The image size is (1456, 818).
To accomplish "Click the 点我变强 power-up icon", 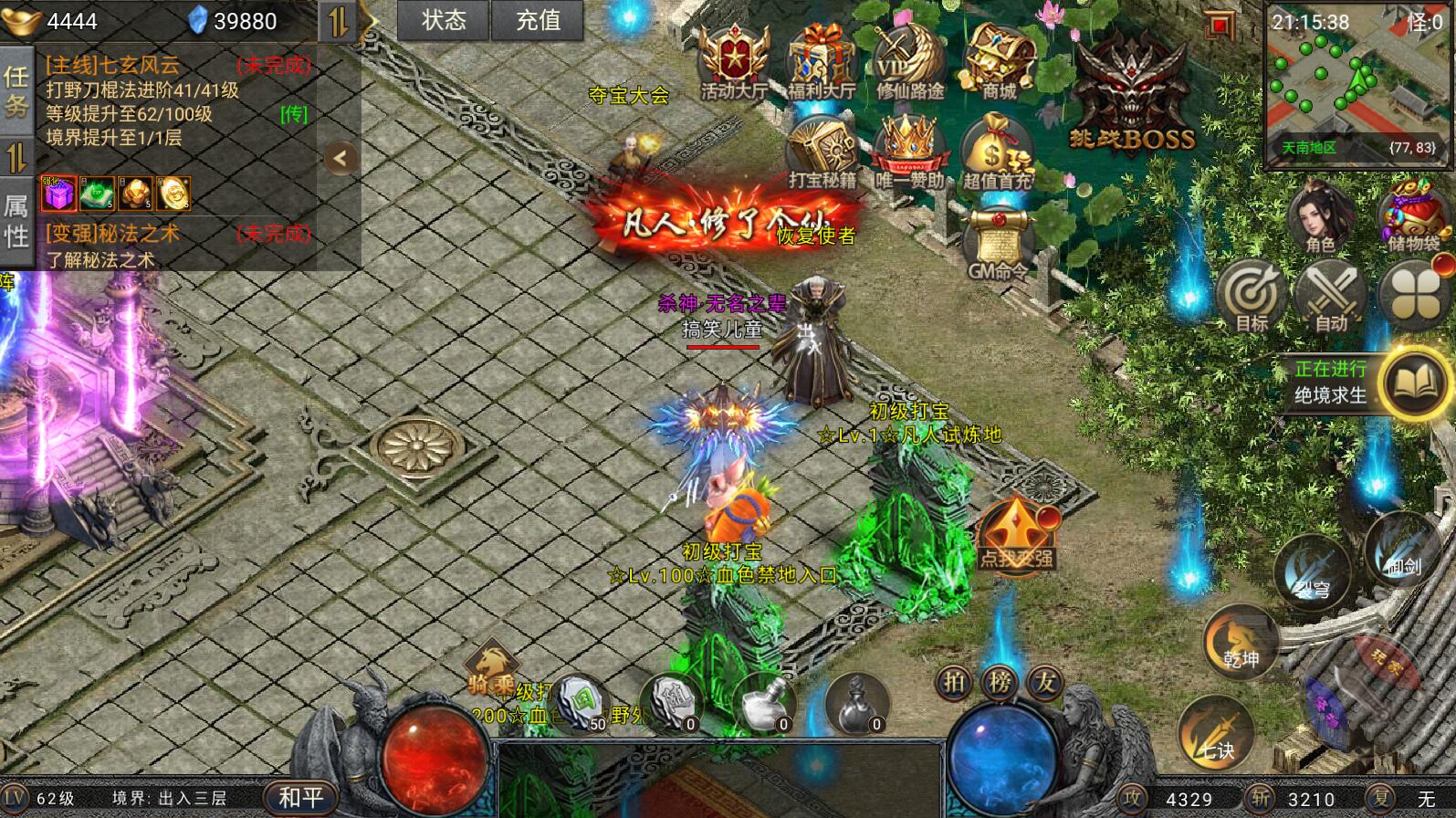I will pyautogui.click(x=1016, y=534).
